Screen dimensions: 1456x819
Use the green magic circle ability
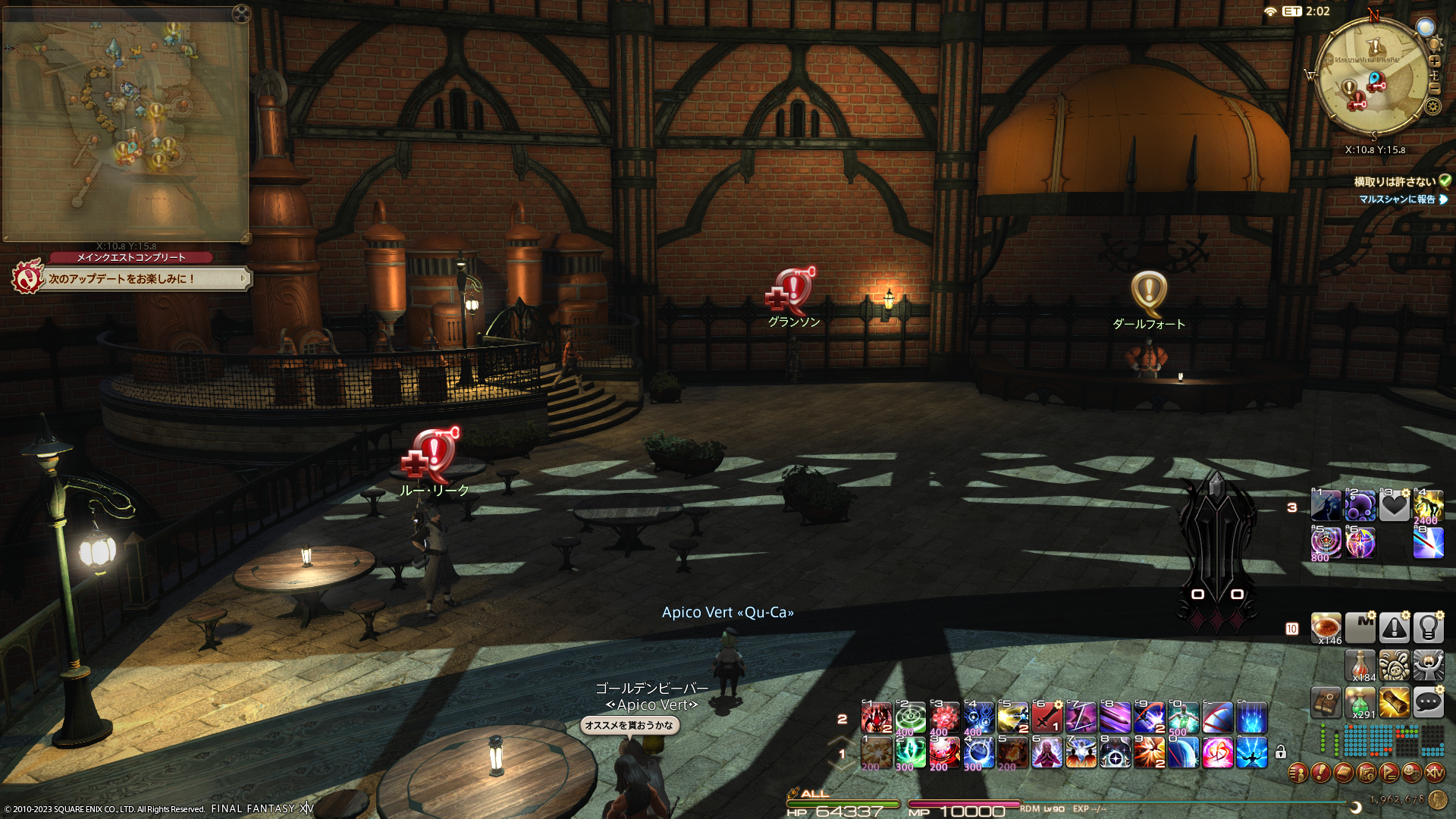pos(910,717)
